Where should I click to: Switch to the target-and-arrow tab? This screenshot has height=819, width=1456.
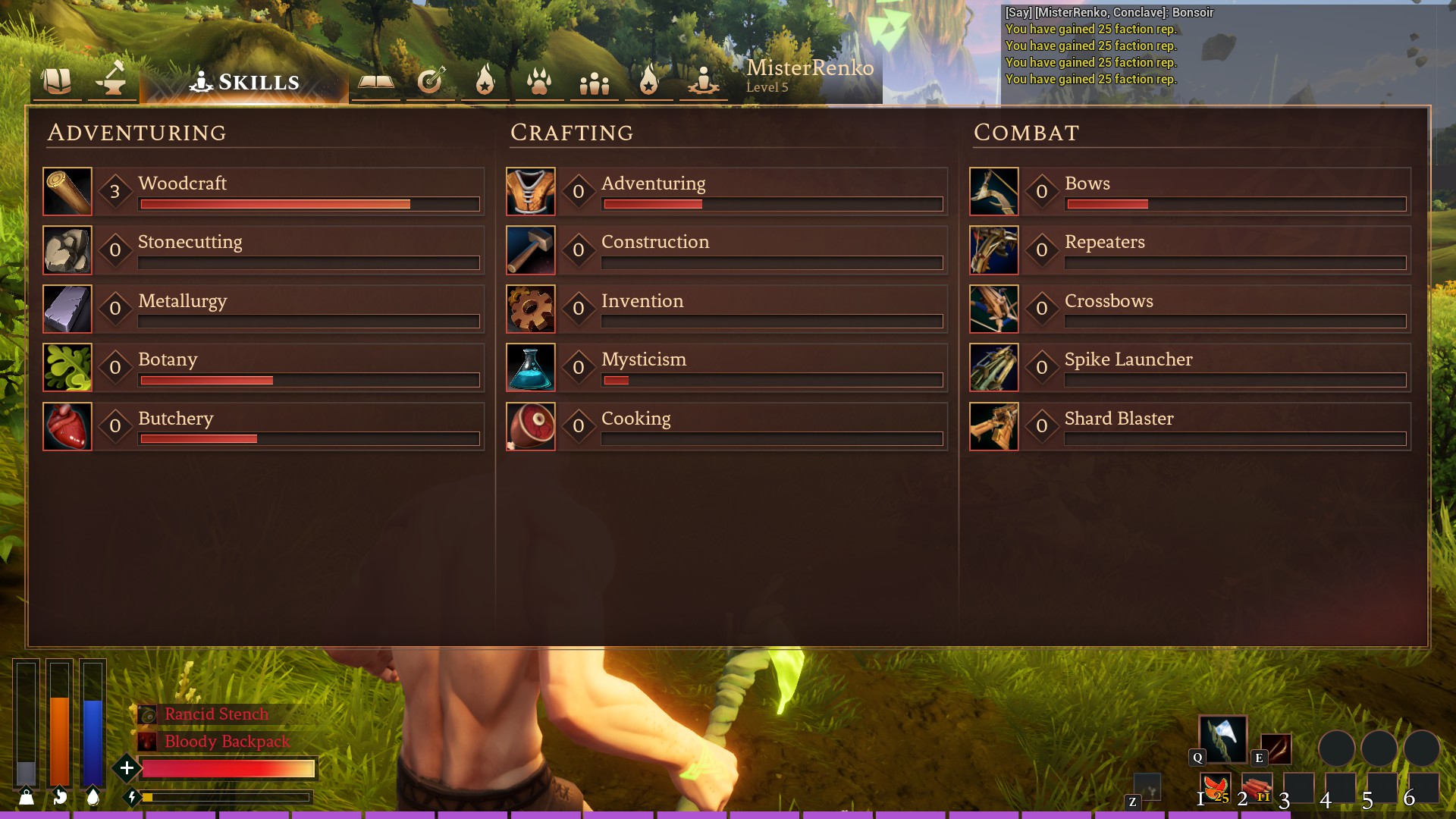pyautogui.click(x=430, y=81)
